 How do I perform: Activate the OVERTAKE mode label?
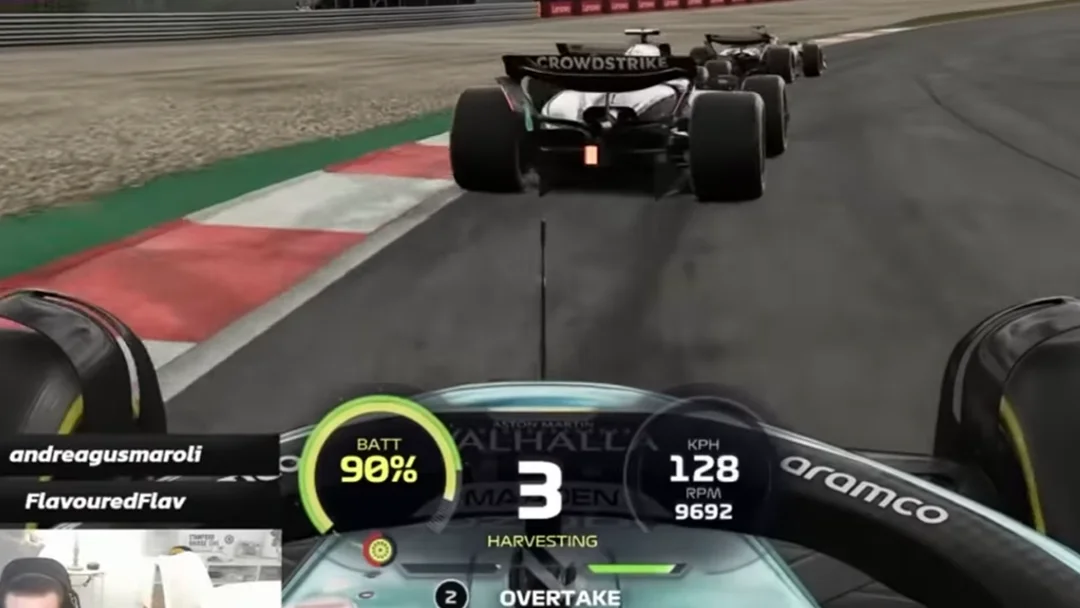click(x=559, y=598)
